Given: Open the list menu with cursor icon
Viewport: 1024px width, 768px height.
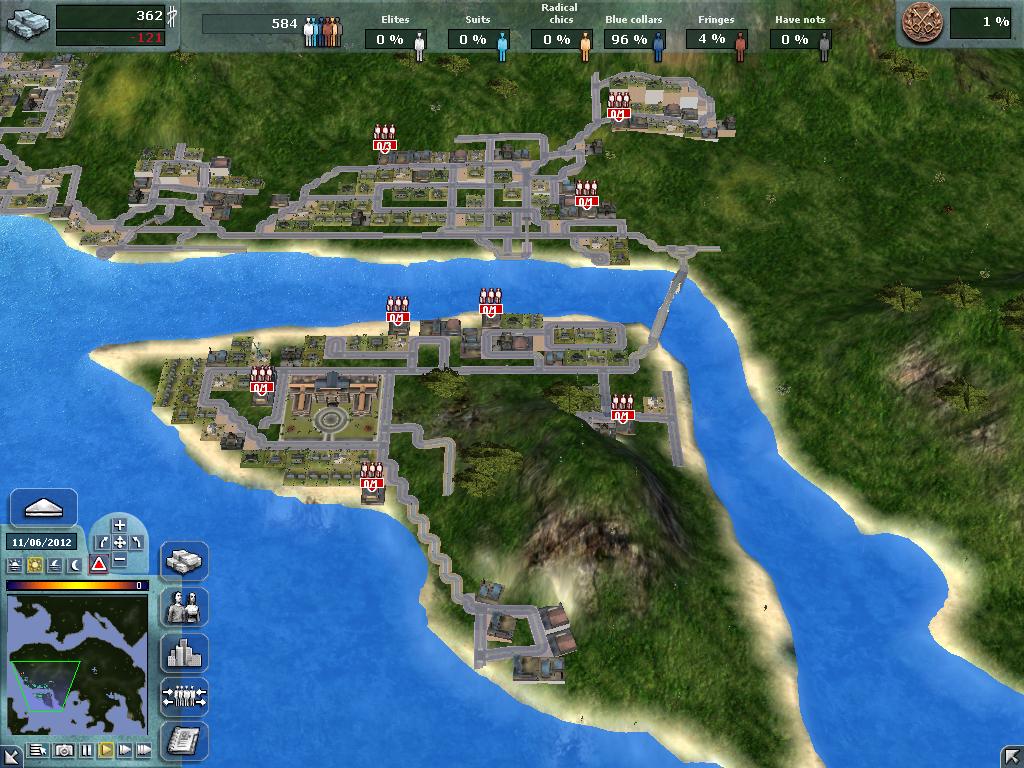Looking at the screenshot, I should pyautogui.click(x=39, y=749).
